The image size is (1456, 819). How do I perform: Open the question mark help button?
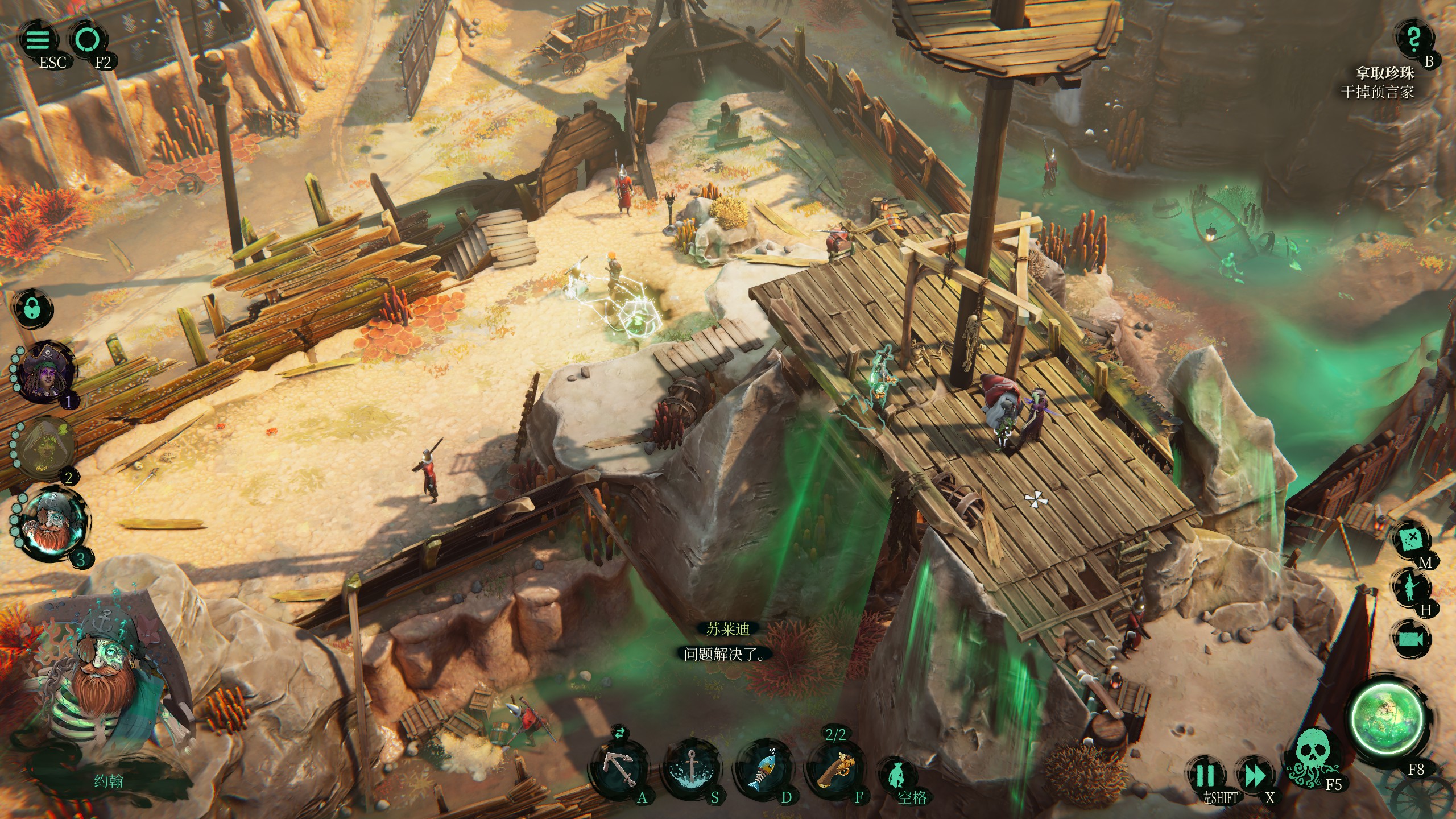pos(1413,40)
